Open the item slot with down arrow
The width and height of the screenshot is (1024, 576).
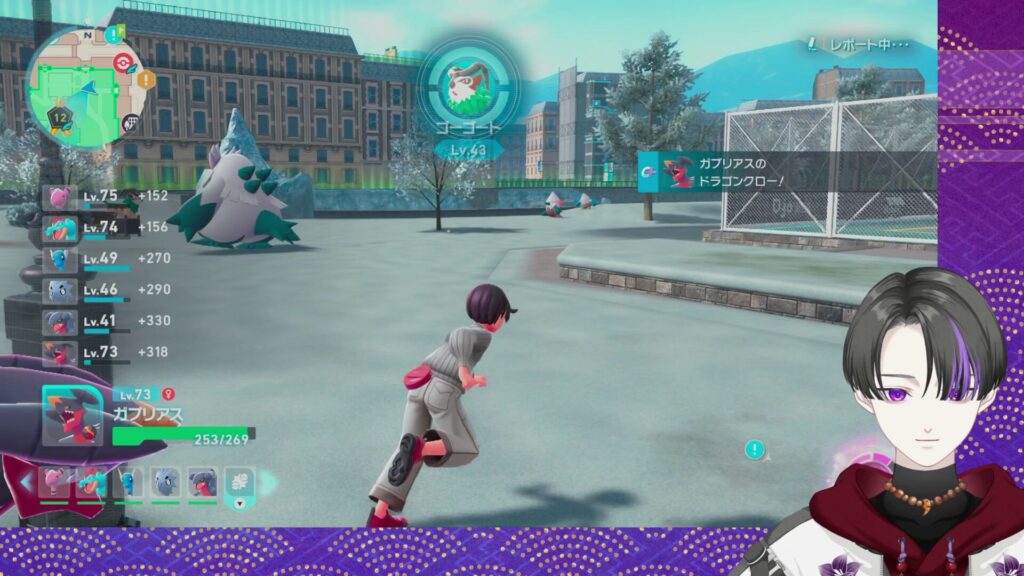coord(238,482)
